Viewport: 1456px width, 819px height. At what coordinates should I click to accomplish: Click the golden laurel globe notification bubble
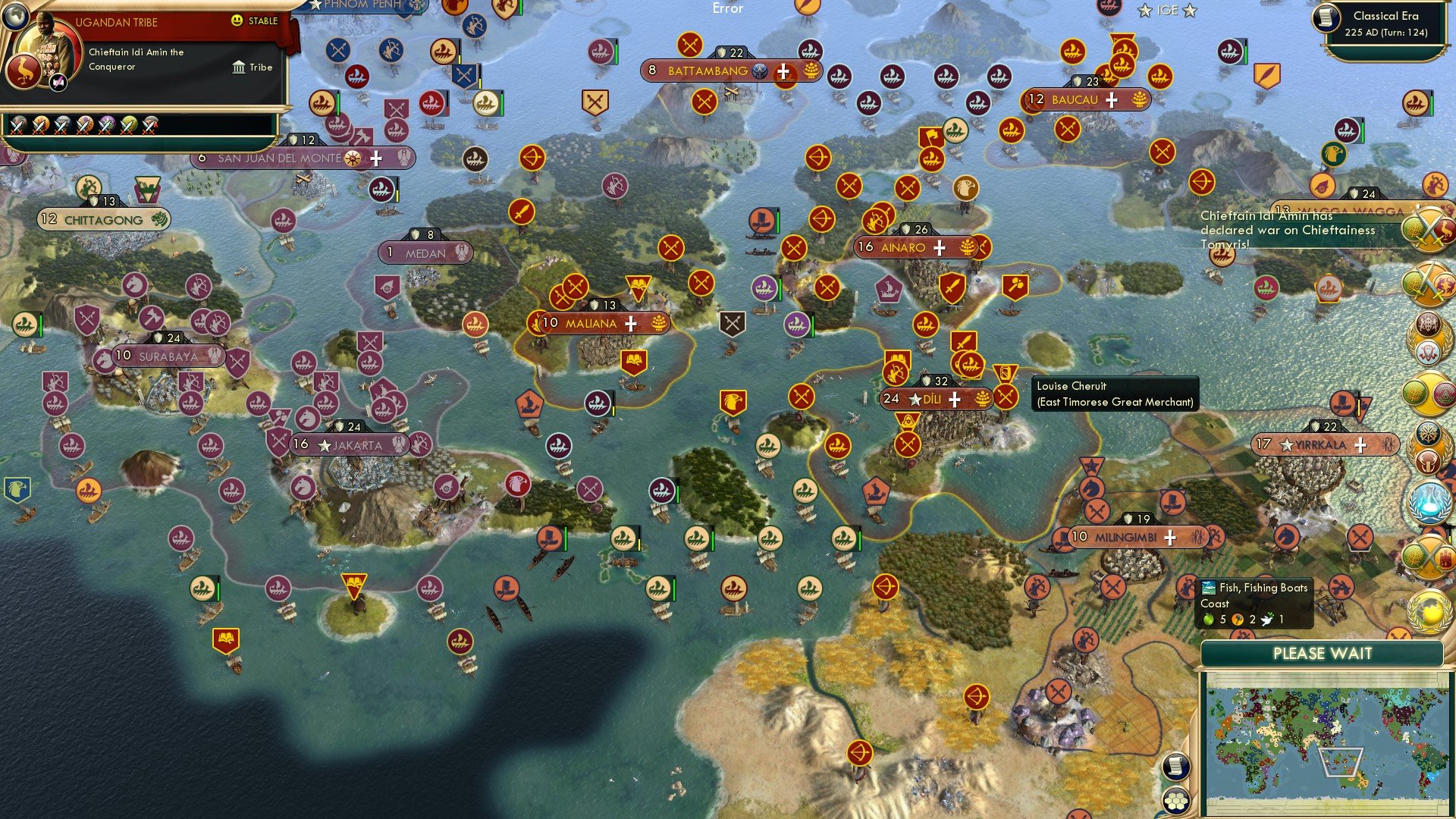point(1429,610)
